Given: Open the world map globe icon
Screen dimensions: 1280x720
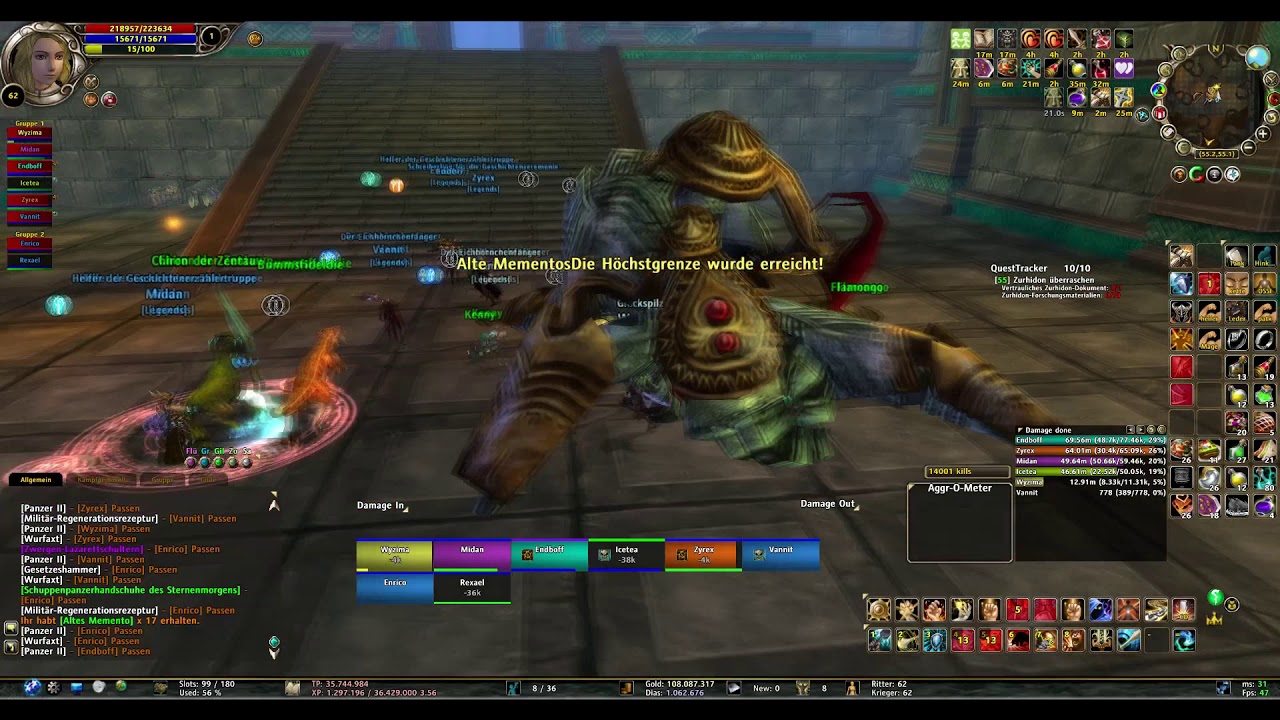Looking at the screenshot, I should coord(1257,57).
